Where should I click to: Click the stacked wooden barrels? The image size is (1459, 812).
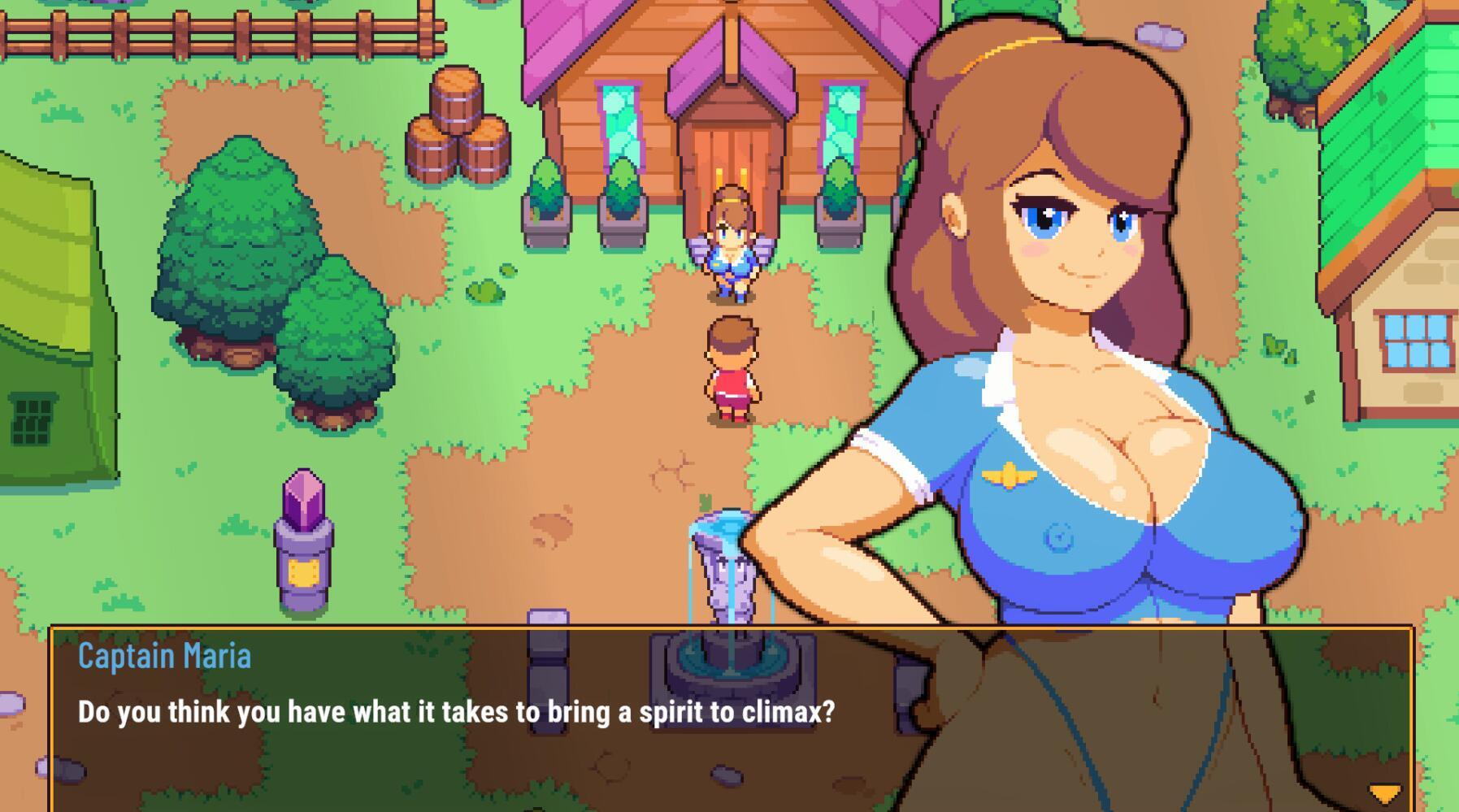pos(459,122)
